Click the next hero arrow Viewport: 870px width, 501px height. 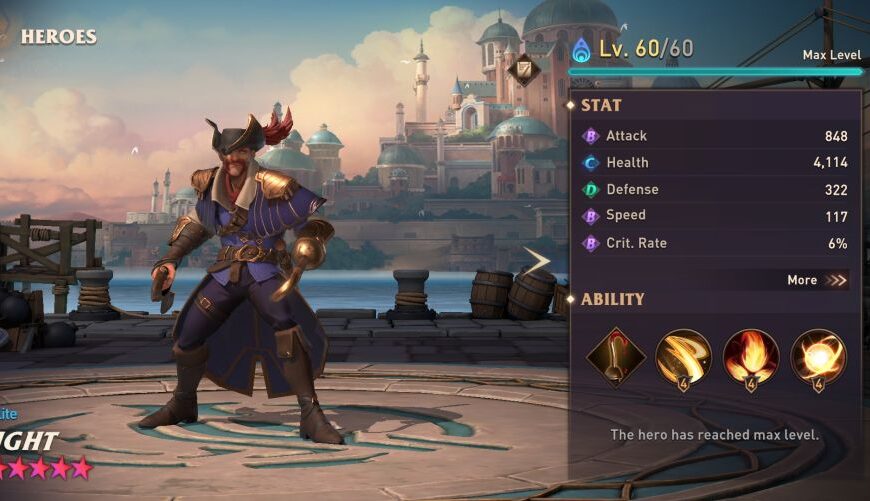click(x=537, y=262)
